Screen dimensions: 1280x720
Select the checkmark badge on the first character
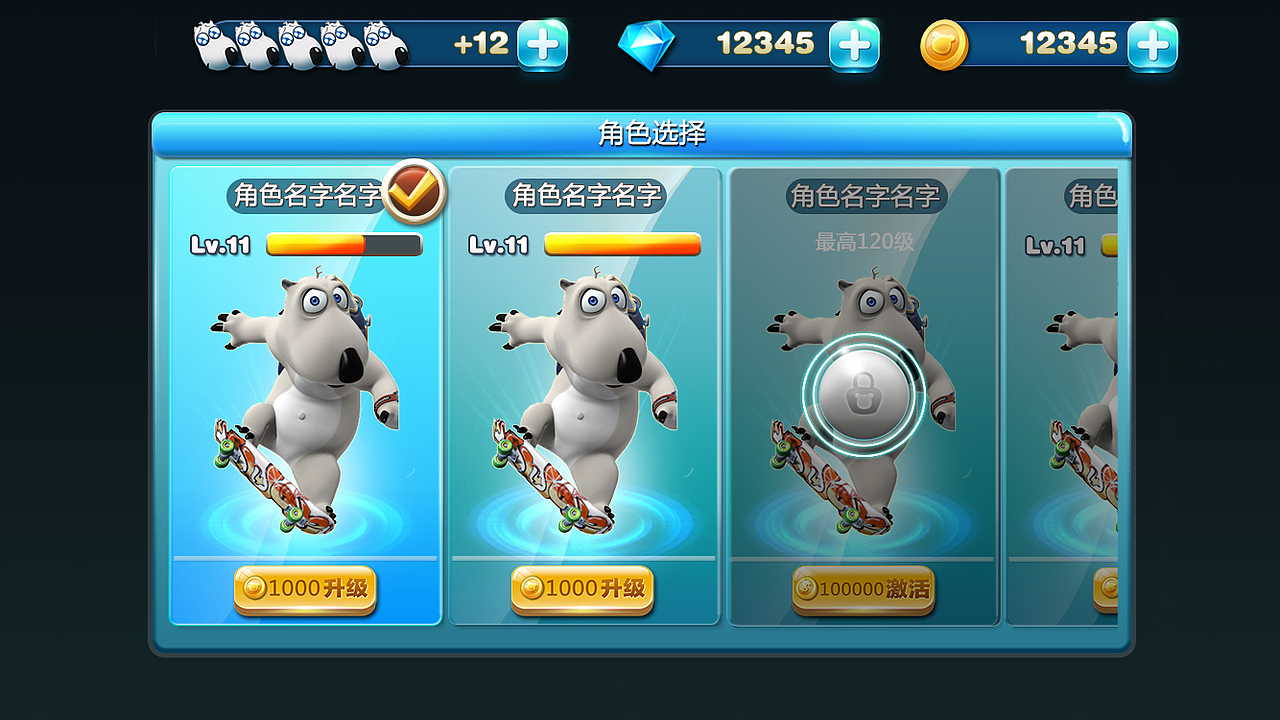tap(415, 192)
